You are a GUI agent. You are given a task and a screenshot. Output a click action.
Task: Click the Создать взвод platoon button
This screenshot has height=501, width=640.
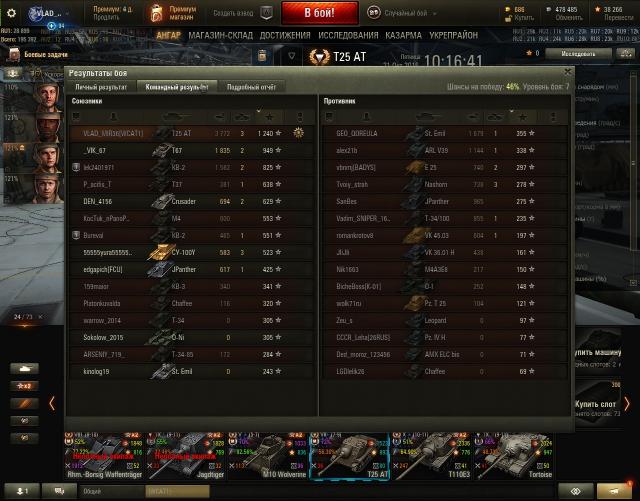(x=241, y=13)
